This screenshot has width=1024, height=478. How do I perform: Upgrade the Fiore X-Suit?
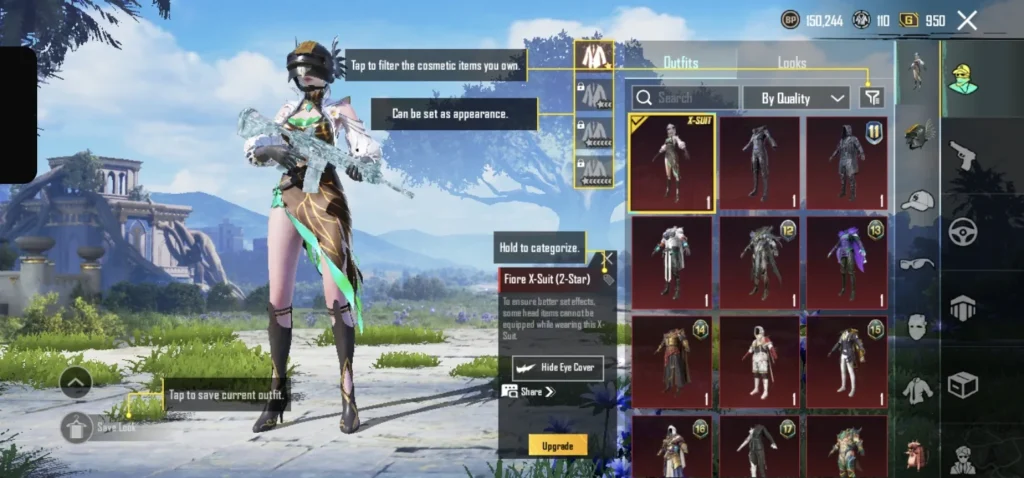[557, 445]
